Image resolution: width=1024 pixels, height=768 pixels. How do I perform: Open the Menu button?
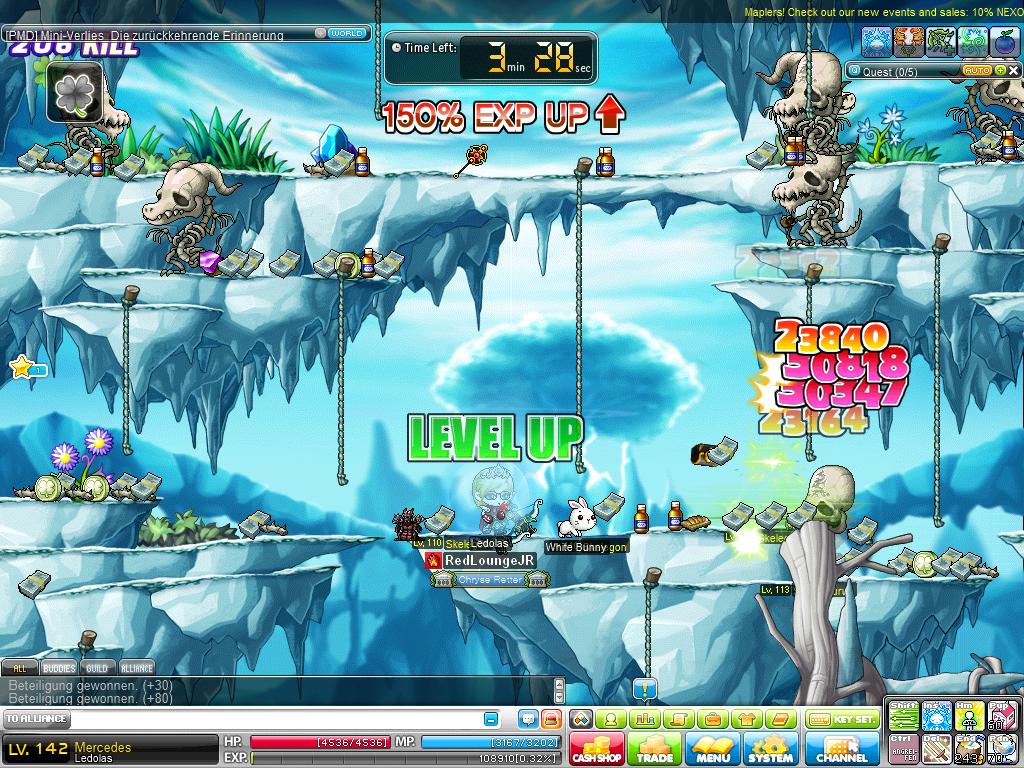point(712,748)
